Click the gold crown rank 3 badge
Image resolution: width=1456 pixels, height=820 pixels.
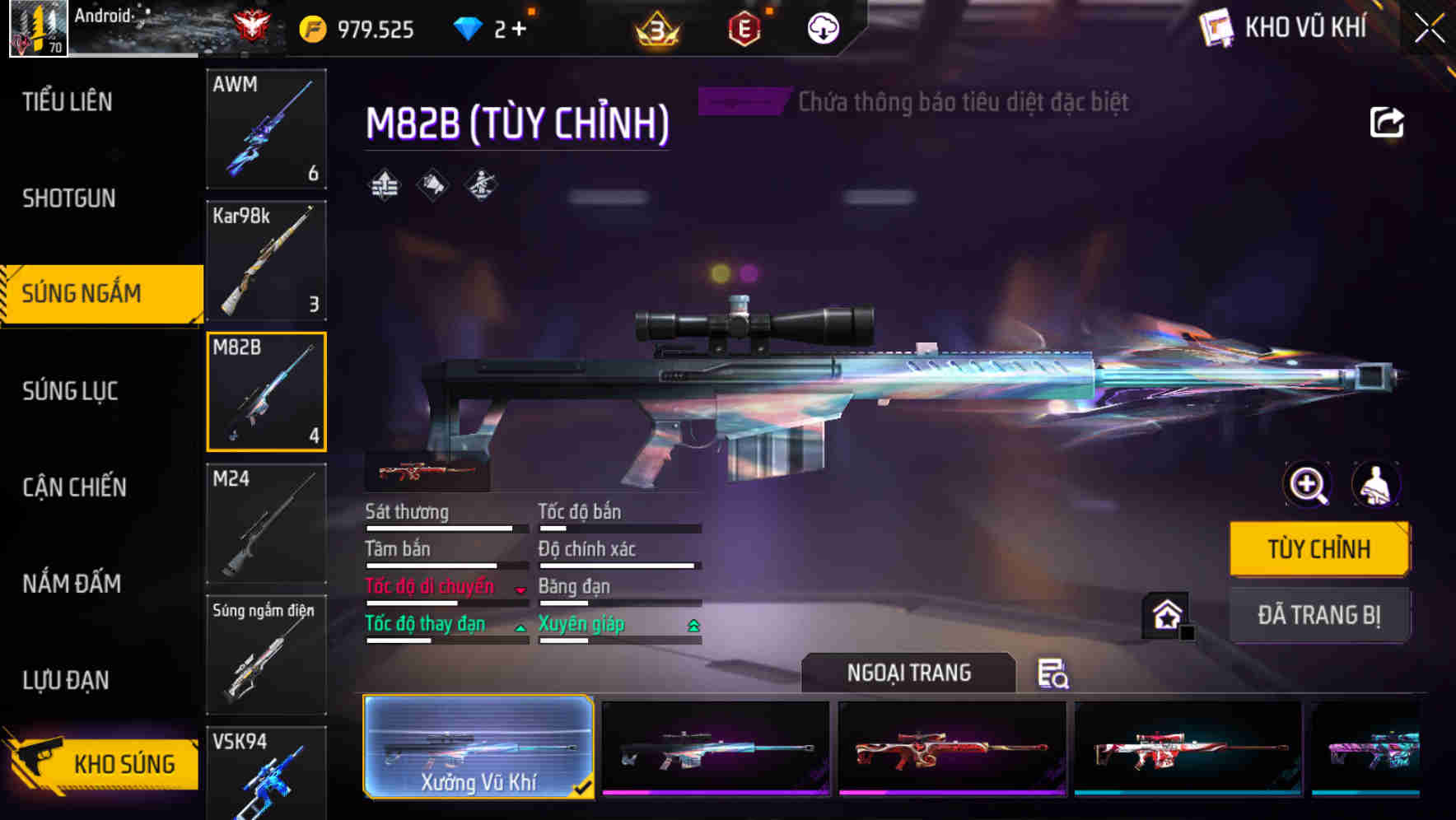pos(655,27)
